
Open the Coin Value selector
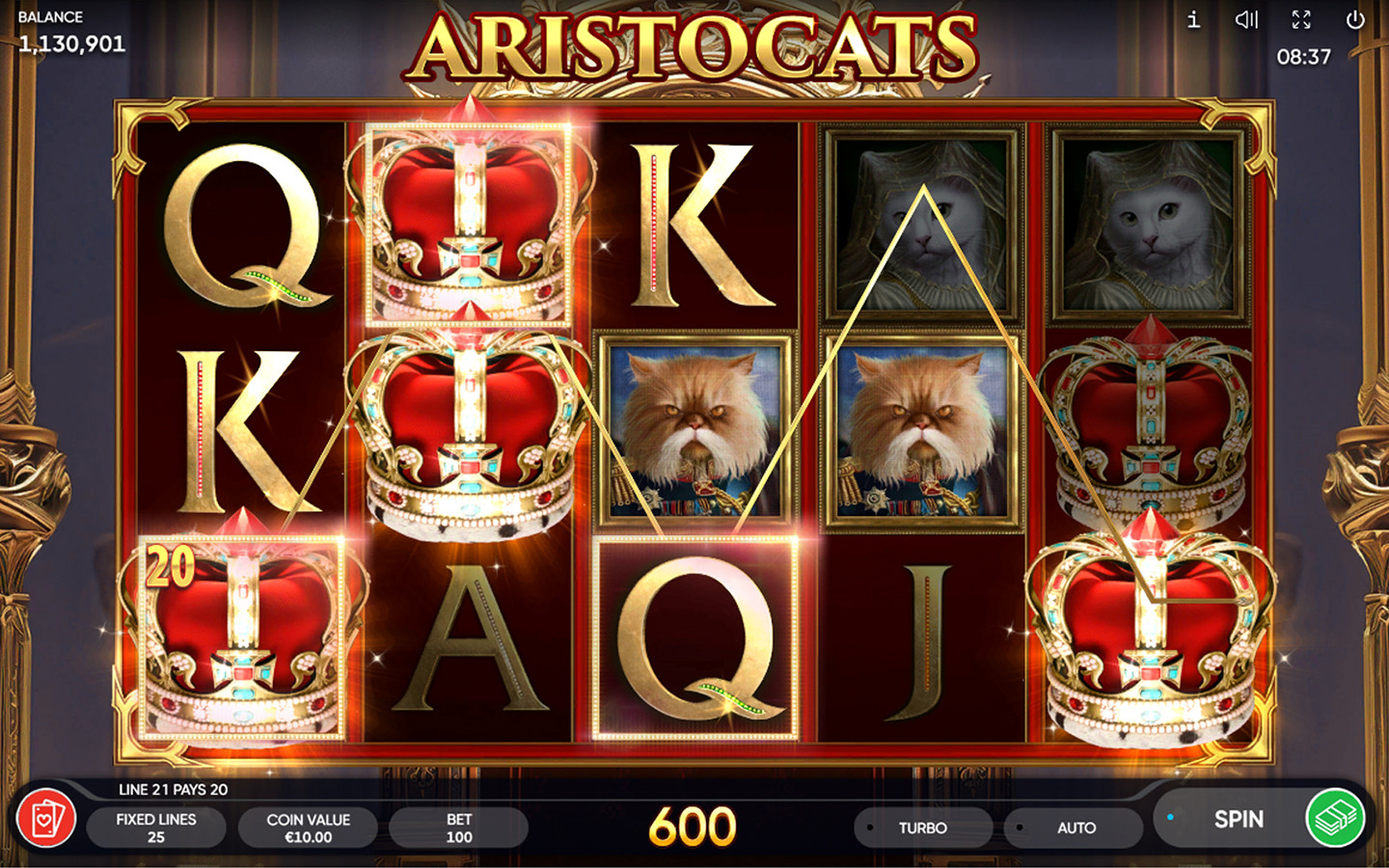308,826
